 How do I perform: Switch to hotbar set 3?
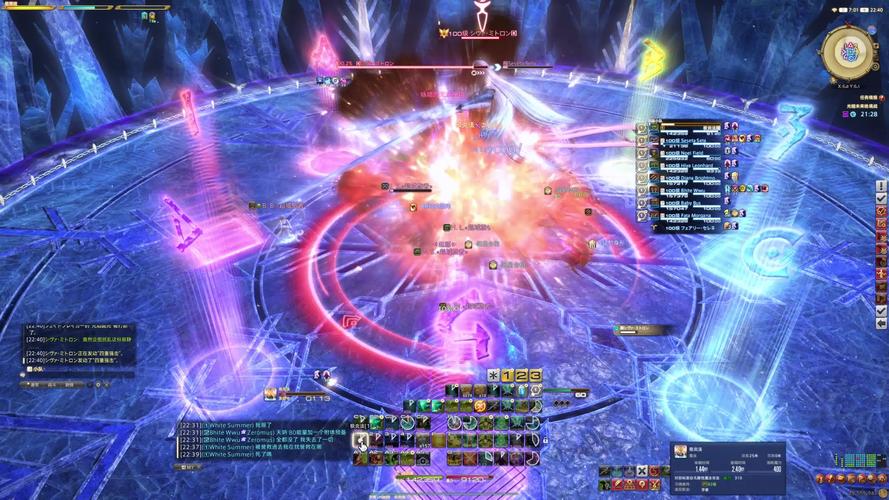(x=534, y=374)
